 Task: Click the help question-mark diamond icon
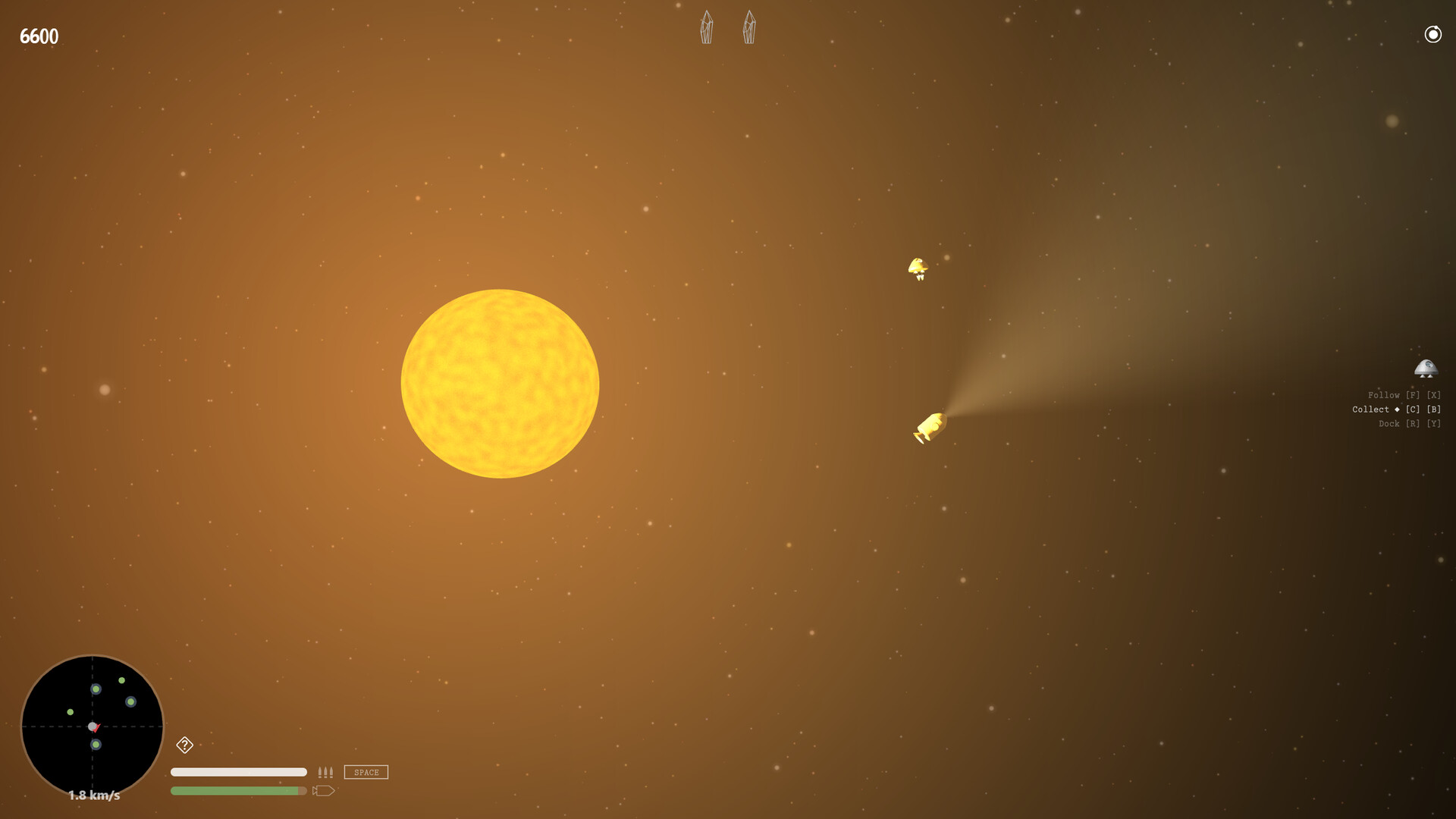[186, 746]
